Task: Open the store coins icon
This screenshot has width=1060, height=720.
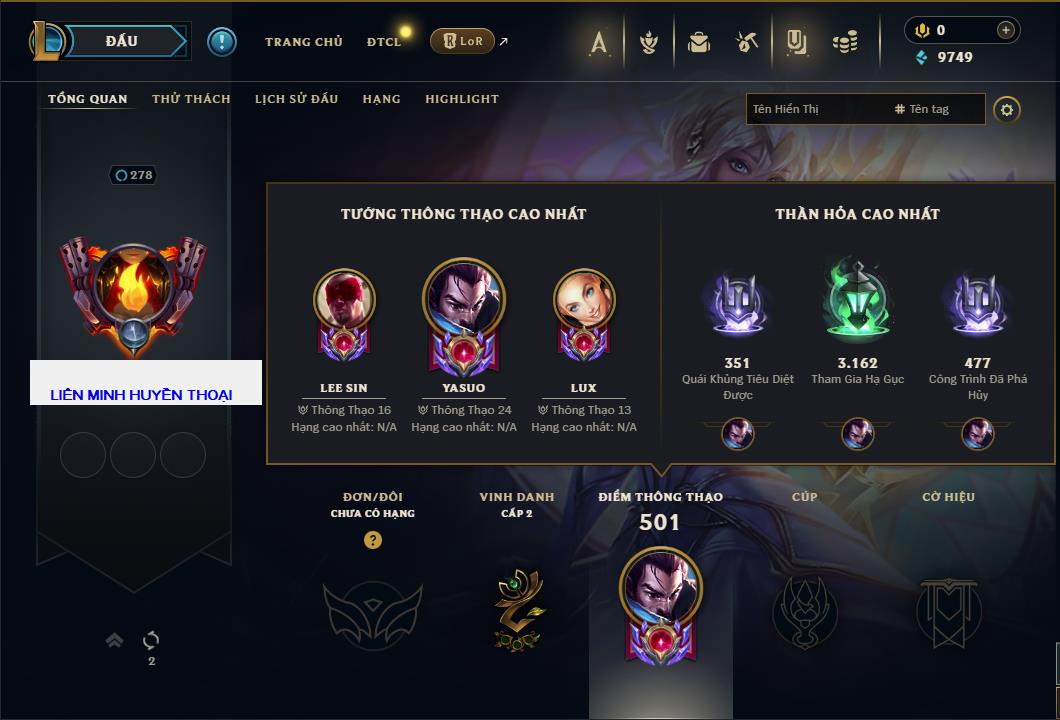Action: [x=846, y=42]
